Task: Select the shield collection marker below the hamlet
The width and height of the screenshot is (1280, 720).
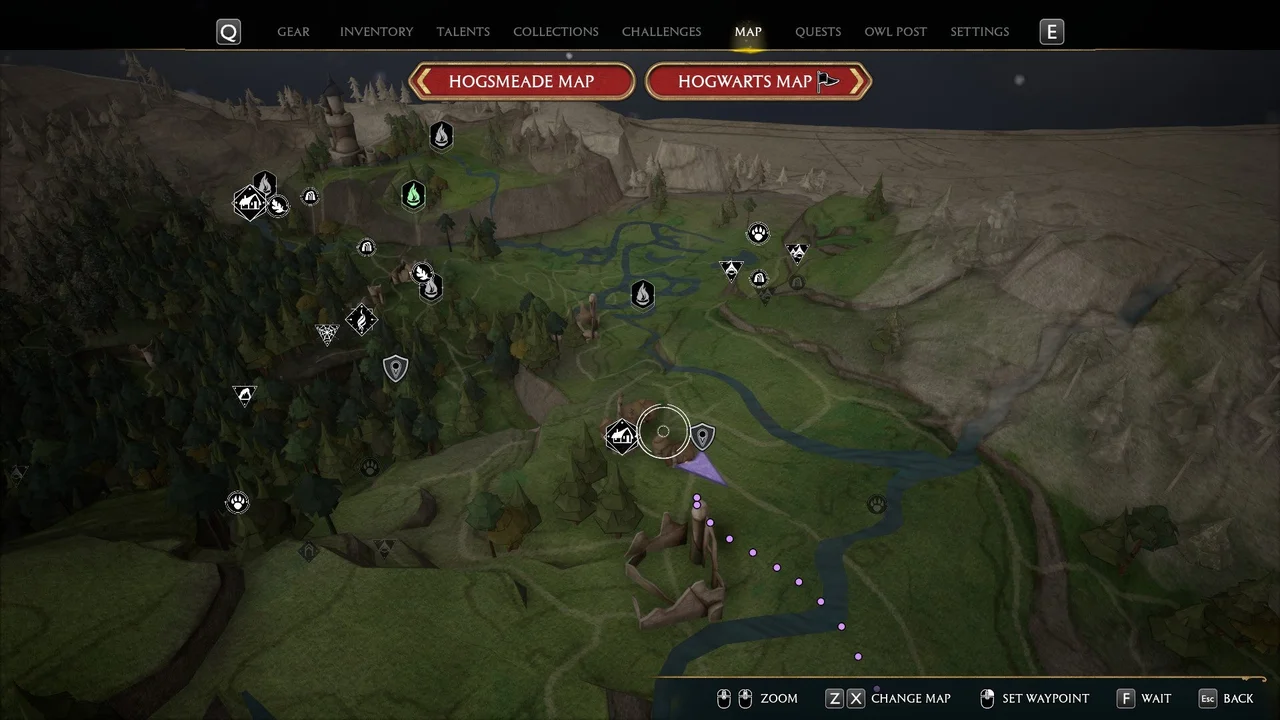Action: [x=395, y=368]
